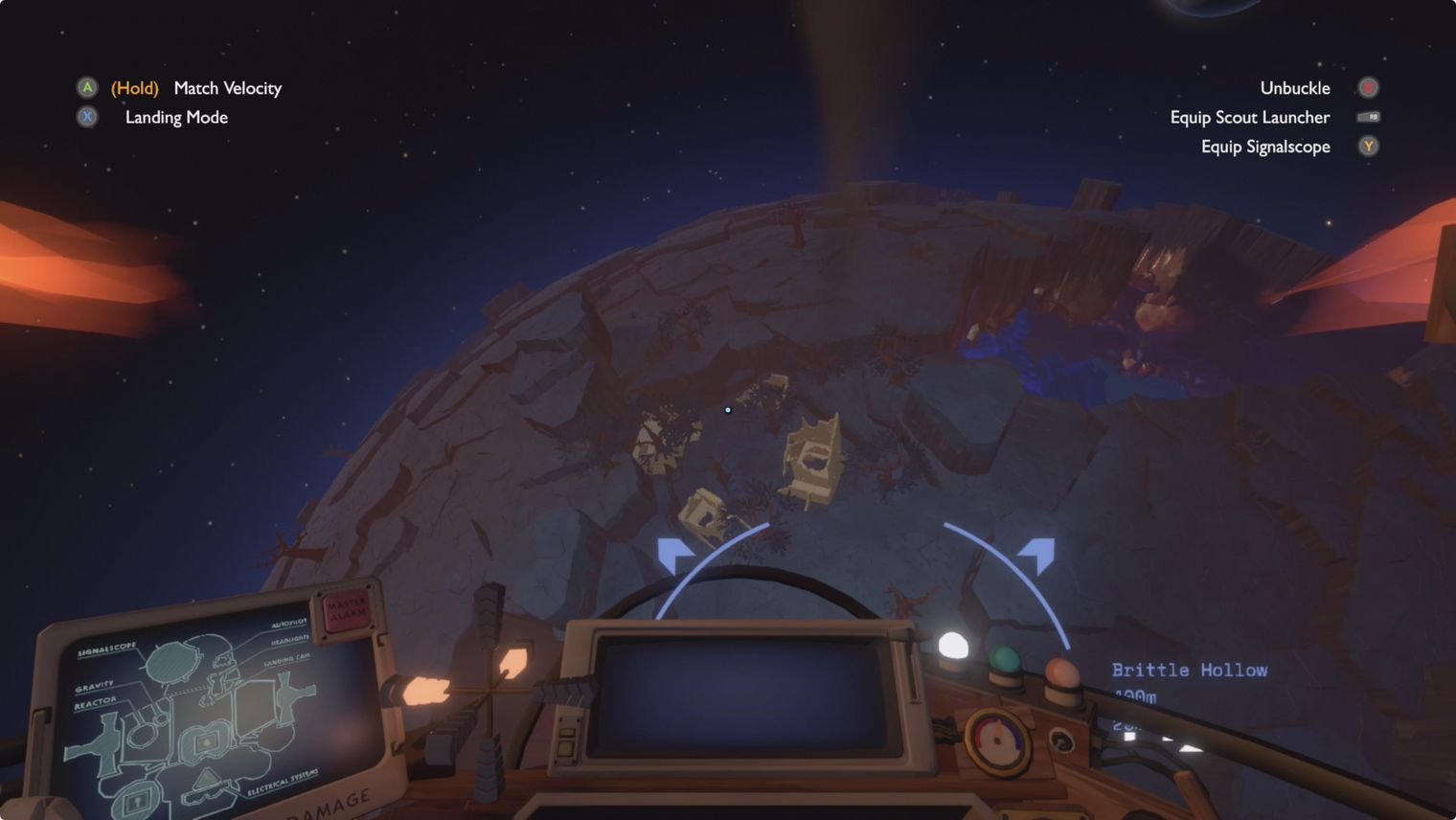Click the X button icon beside Landing Mode
Image resolution: width=1456 pixels, height=820 pixels.
87,117
